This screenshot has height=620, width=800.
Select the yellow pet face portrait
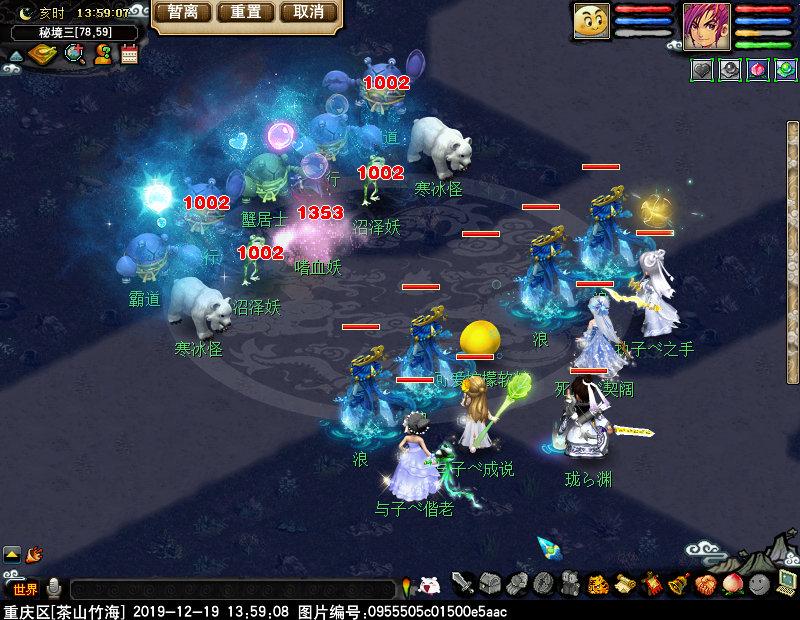click(592, 21)
